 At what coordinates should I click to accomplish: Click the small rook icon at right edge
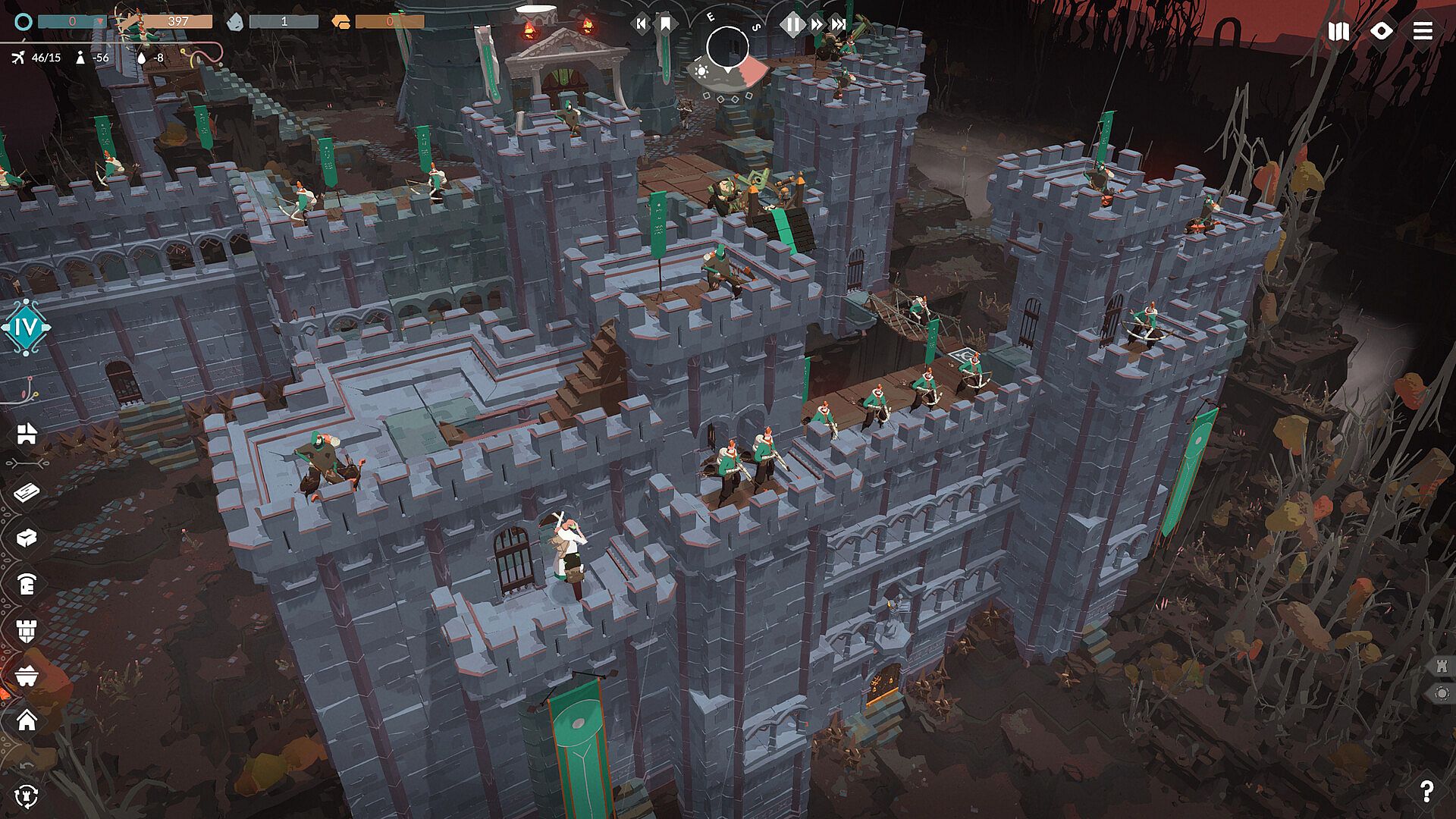point(1442,666)
